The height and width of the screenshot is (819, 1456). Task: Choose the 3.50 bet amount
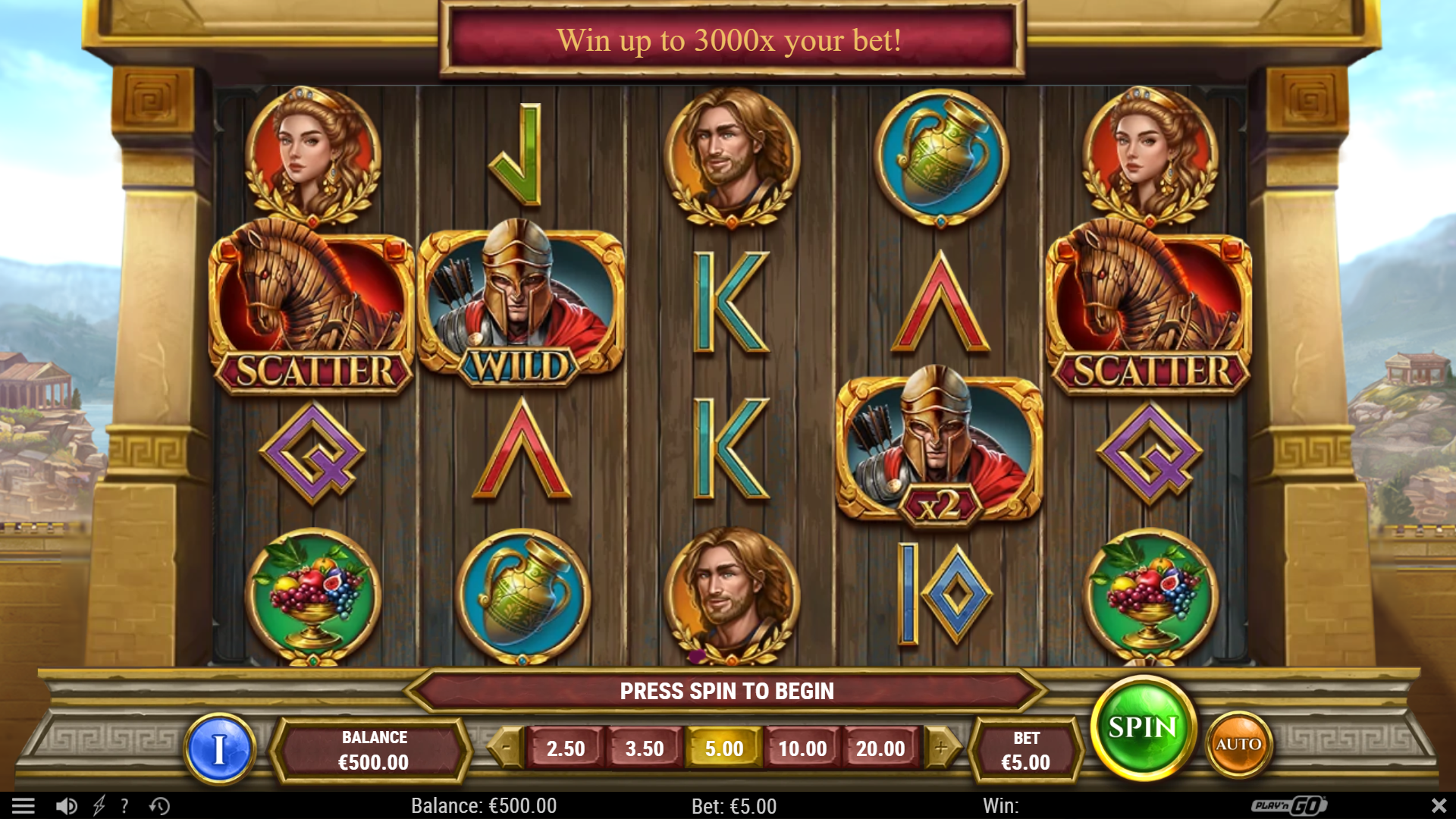pyautogui.click(x=645, y=748)
